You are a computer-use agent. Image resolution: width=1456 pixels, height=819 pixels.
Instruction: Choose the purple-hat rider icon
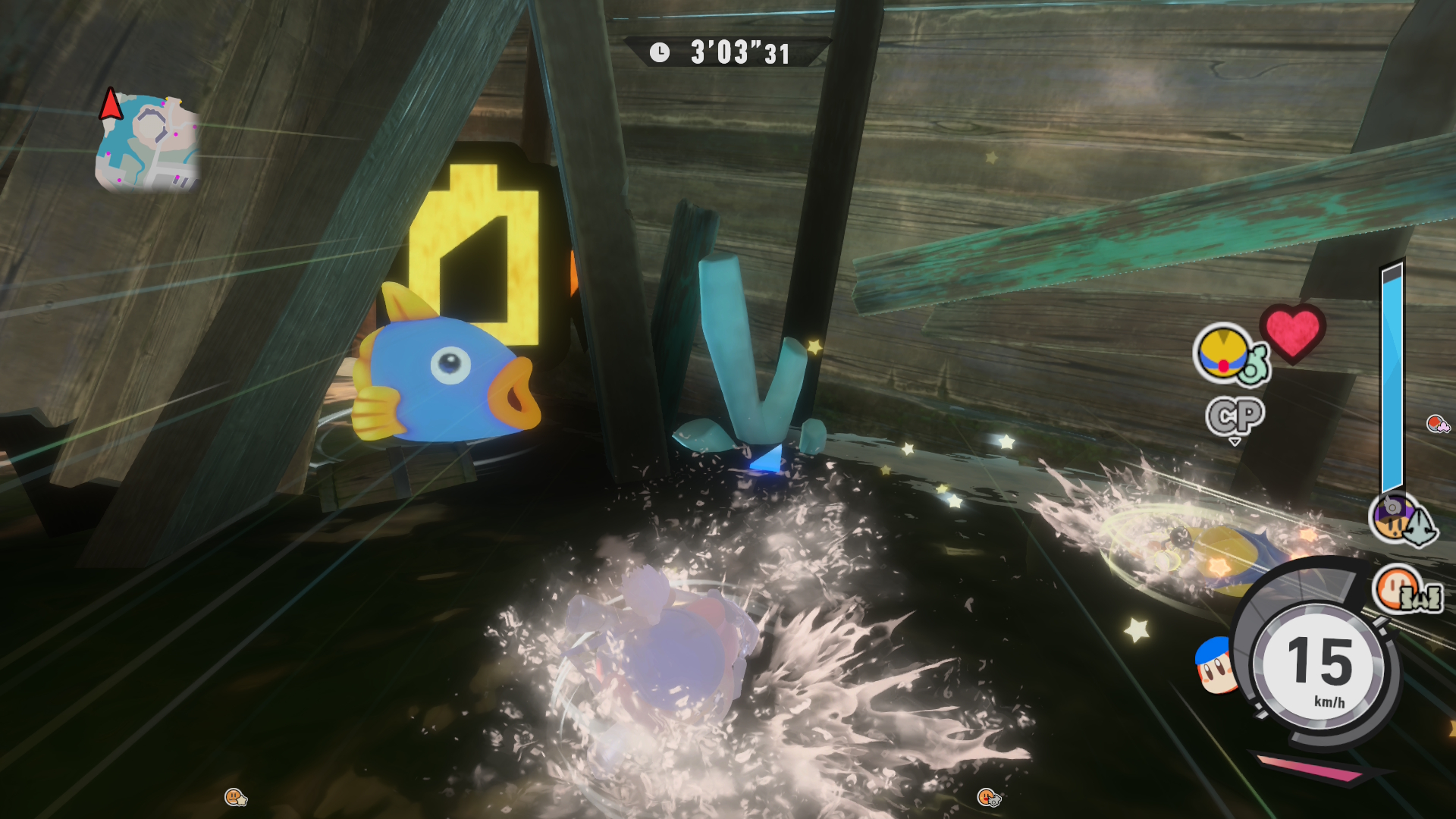[x=1394, y=518]
